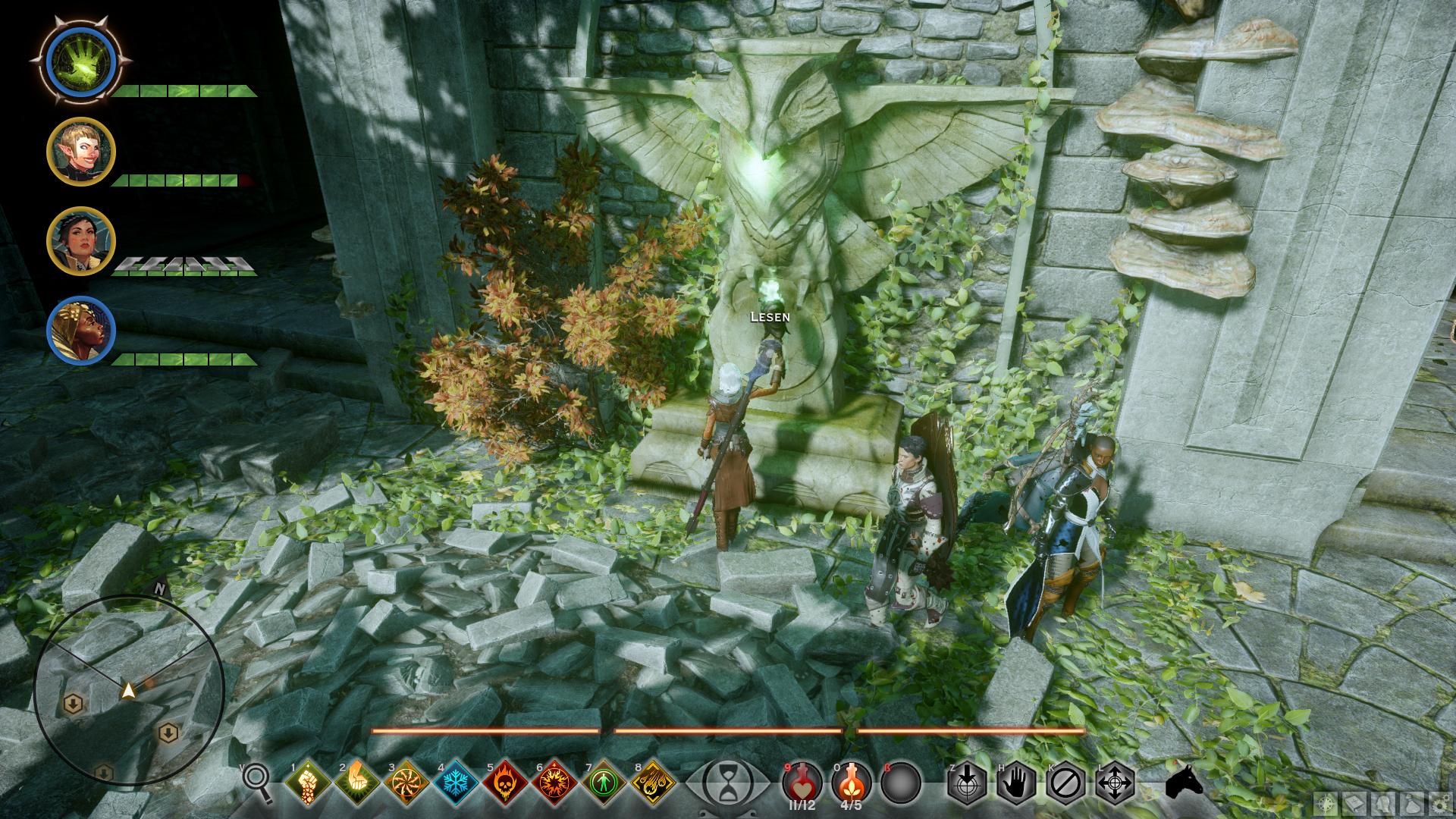This screenshot has width=1456, height=819.
Task: Toggle the tactical camera hourglass eye
Action: 726,782
